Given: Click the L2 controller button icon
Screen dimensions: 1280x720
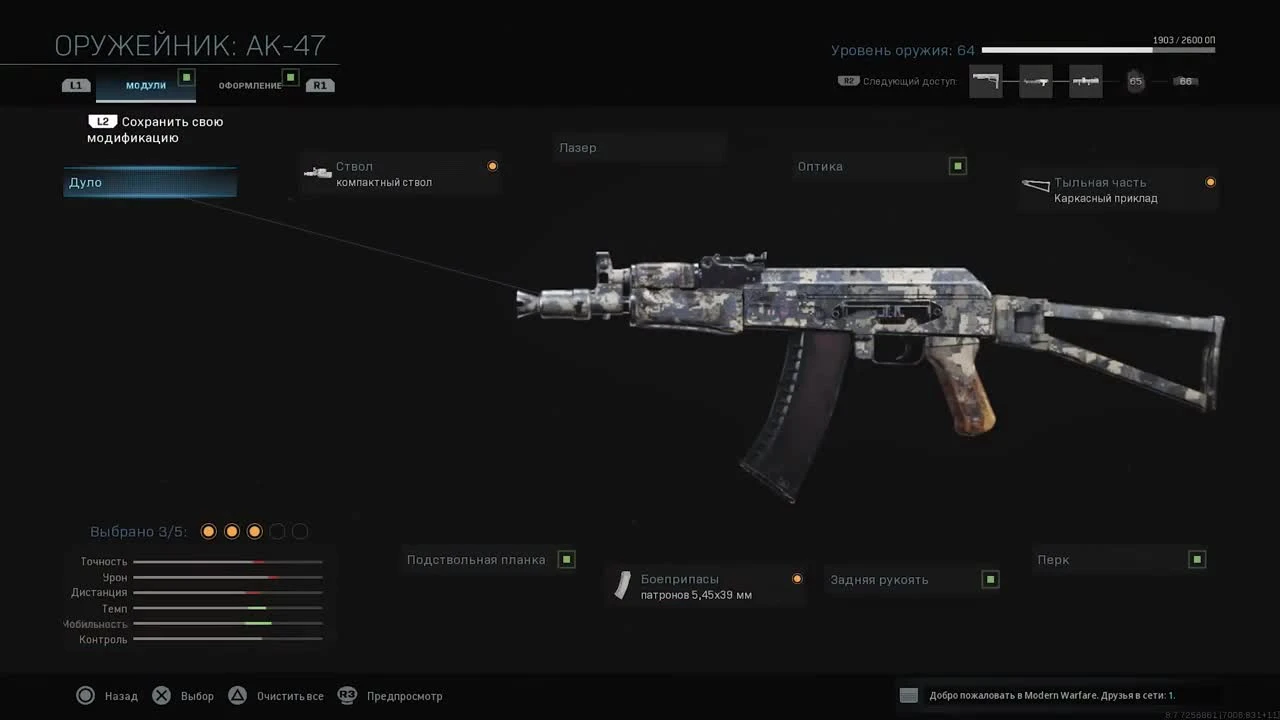Looking at the screenshot, I should [104, 120].
